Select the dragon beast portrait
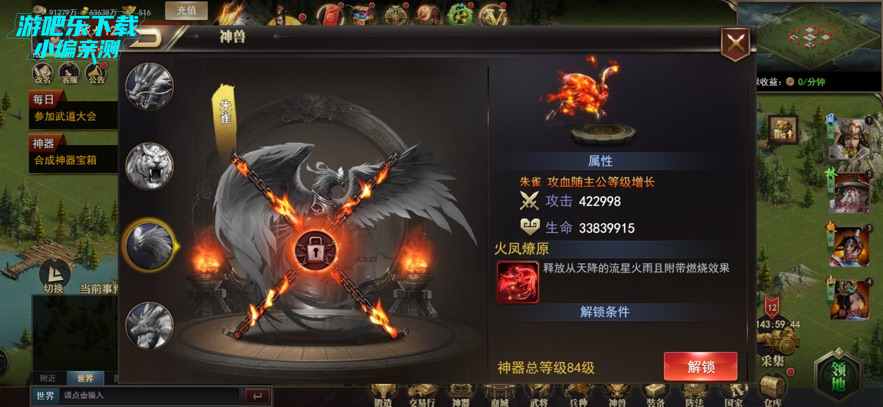 pyautogui.click(x=149, y=86)
